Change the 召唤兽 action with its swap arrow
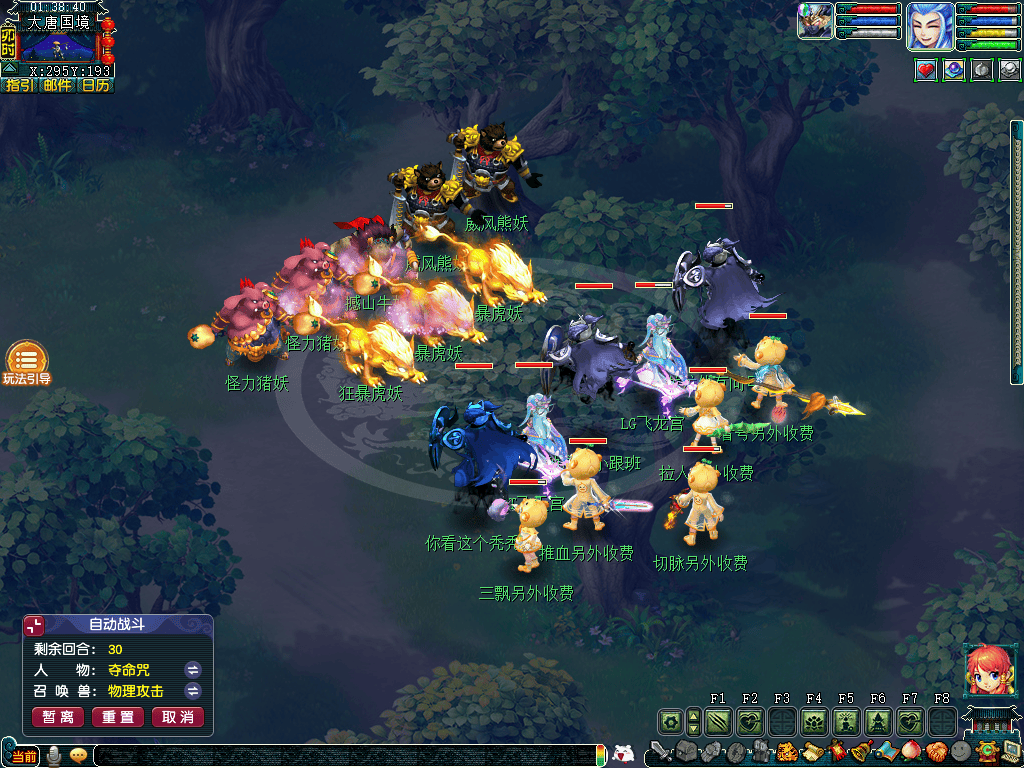The height and width of the screenshot is (768, 1024). click(193, 691)
